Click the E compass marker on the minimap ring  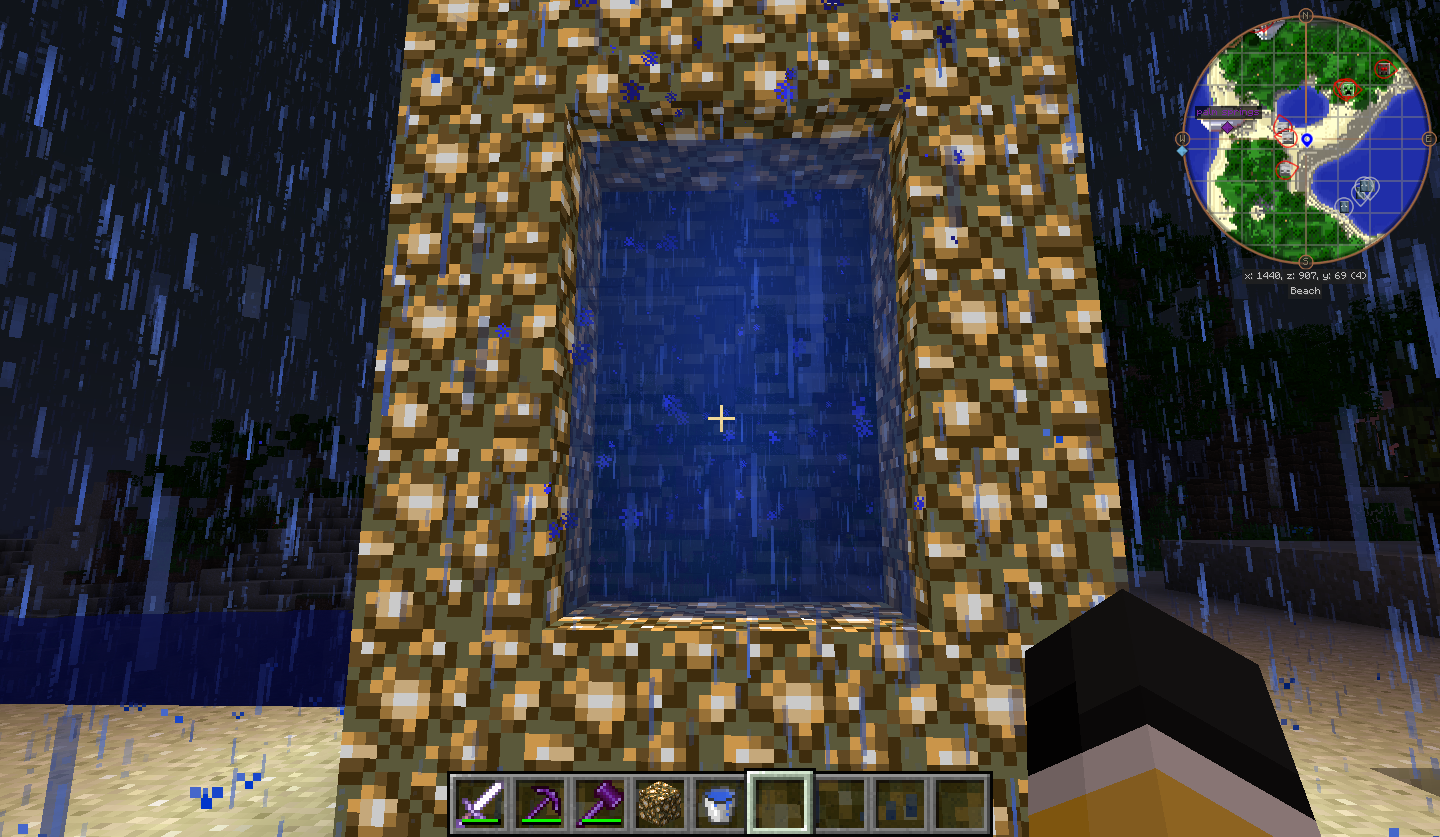1428,138
